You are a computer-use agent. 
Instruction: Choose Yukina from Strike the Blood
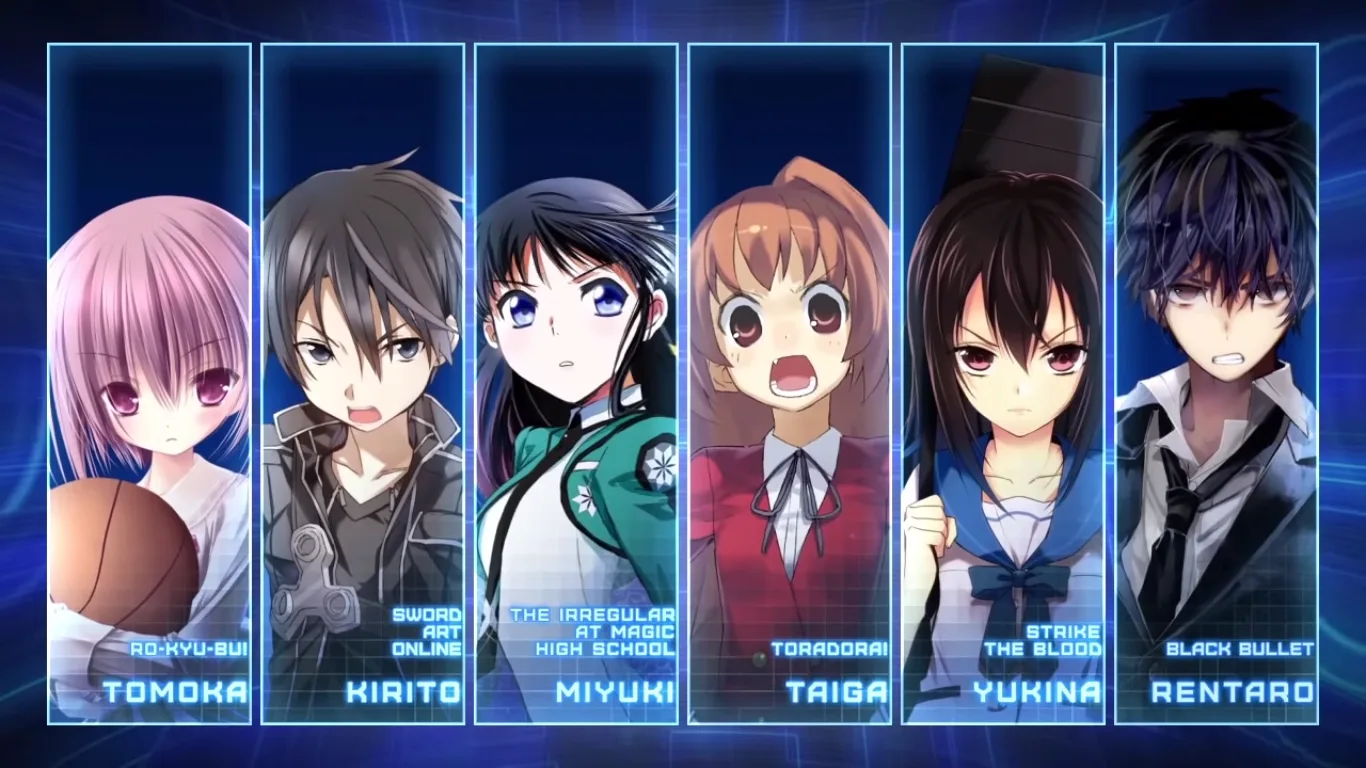(x=1003, y=384)
